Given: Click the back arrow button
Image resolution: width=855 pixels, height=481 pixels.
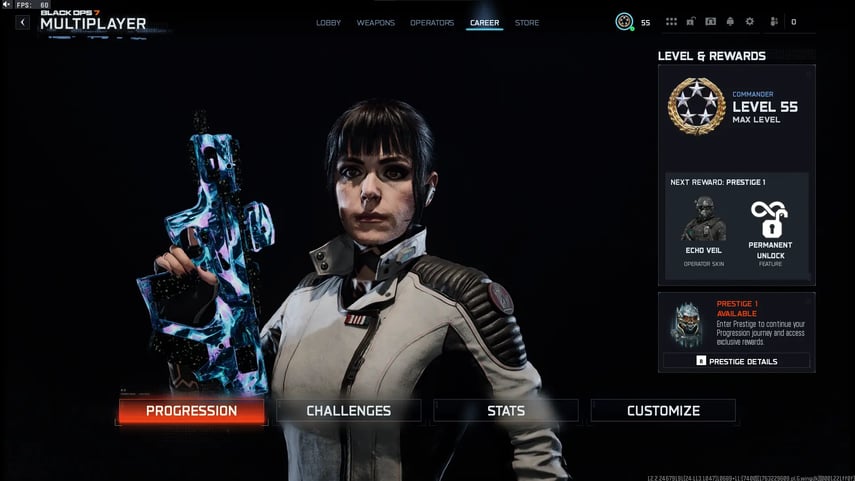Looking at the screenshot, I should click(22, 22).
